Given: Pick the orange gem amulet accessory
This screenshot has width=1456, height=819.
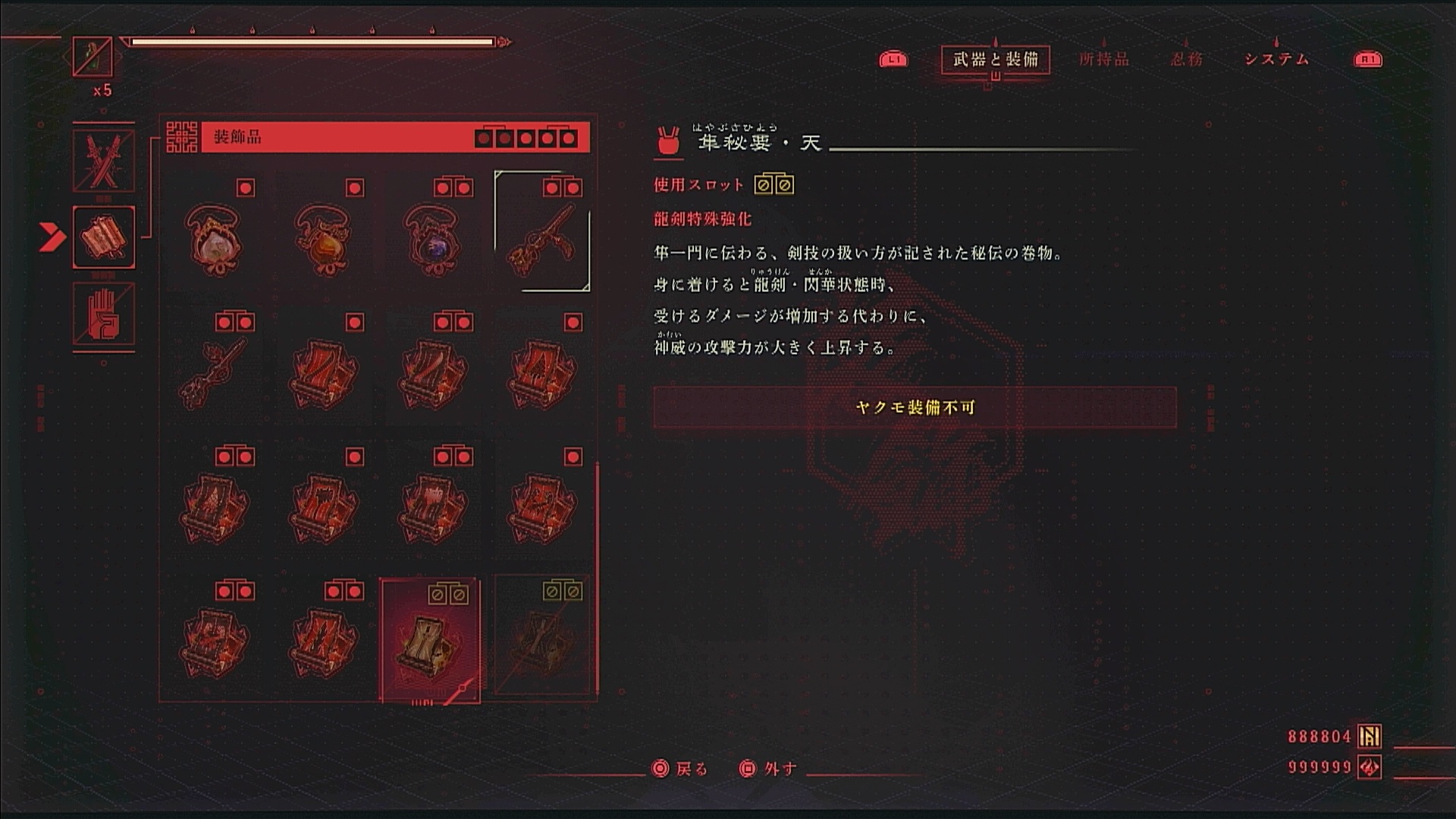Looking at the screenshot, I should point(324,239).
